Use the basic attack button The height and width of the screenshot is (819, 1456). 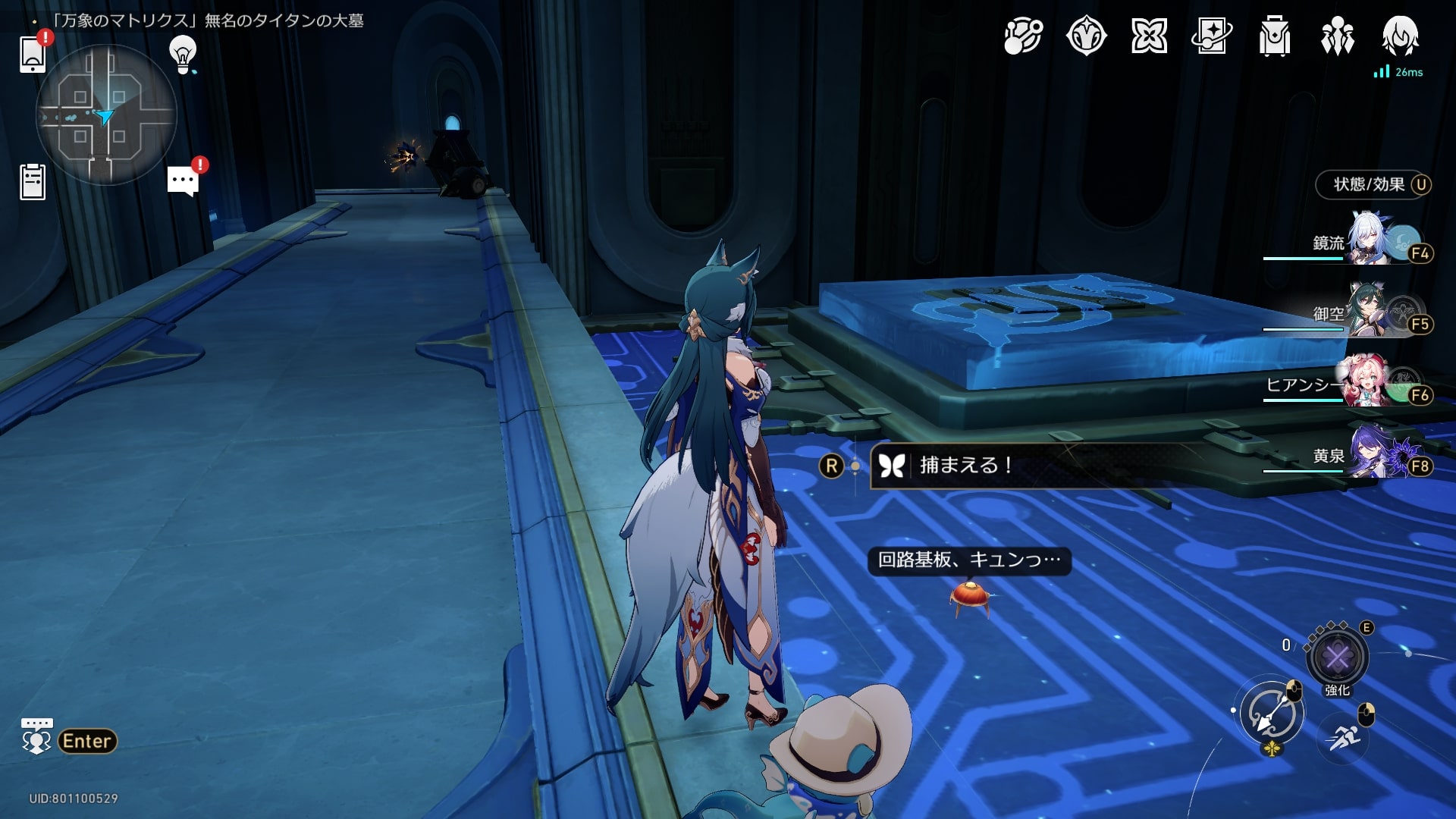point(1272,713)
